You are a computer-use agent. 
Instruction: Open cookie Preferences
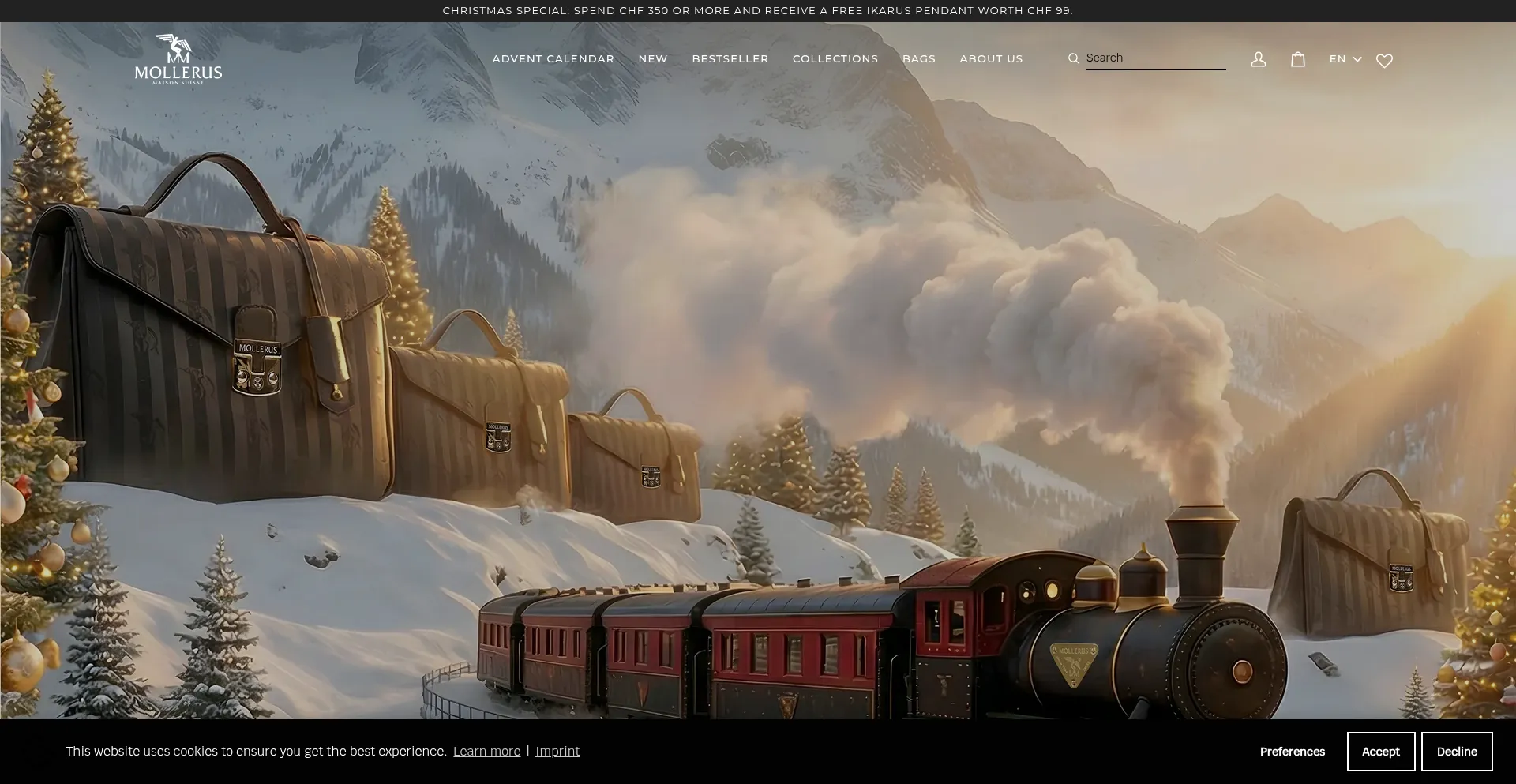click(1292, 752)
